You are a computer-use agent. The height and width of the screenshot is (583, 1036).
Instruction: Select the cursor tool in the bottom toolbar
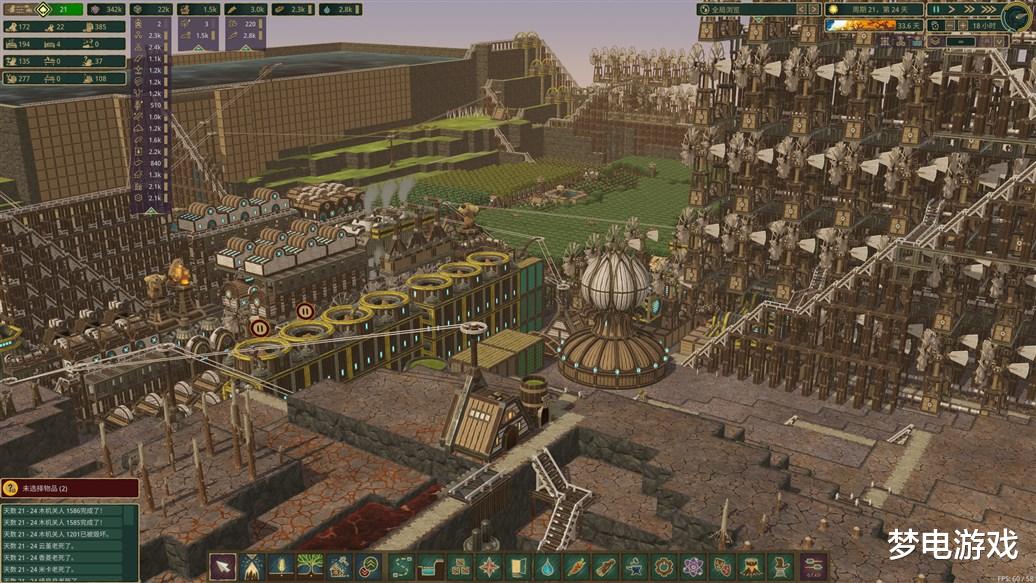coord(223,566)
